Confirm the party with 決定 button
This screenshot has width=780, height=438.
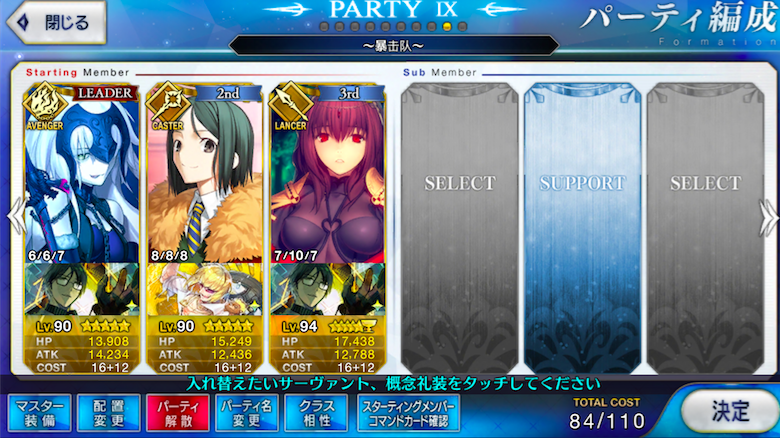pos(729,409)
